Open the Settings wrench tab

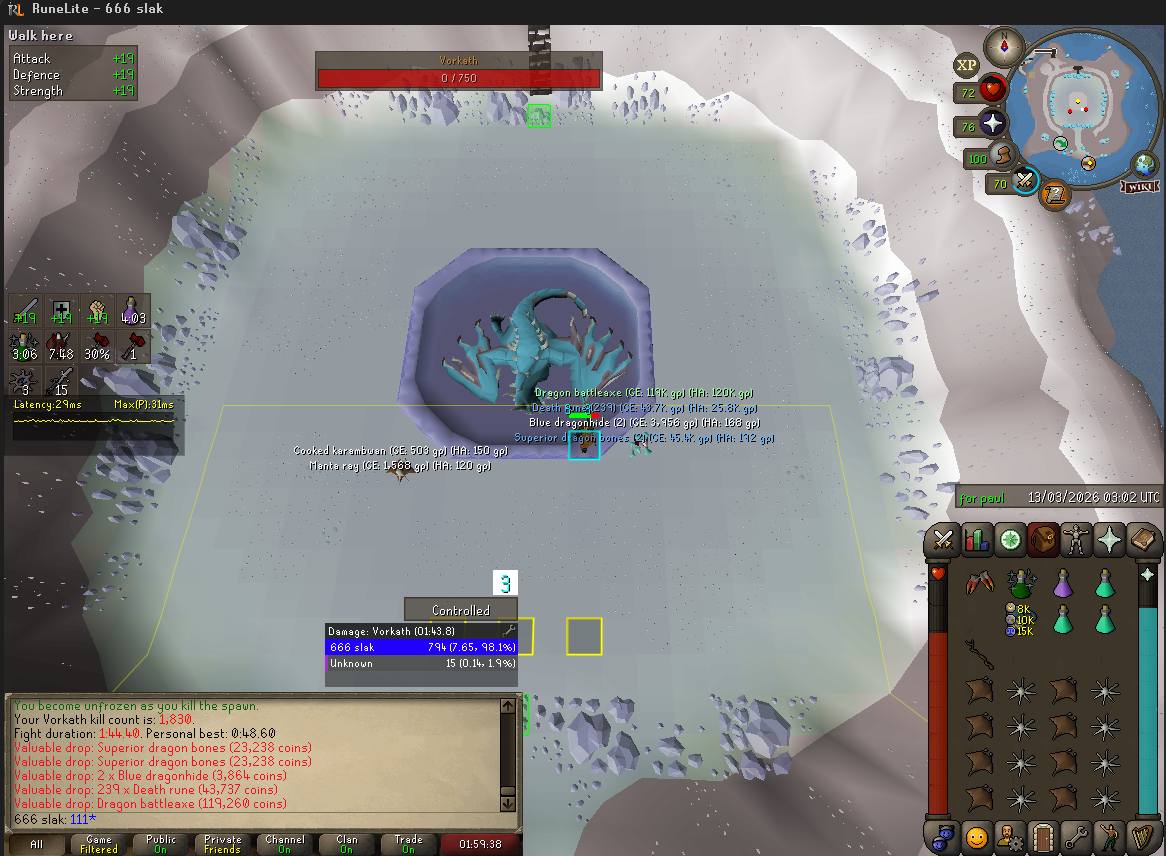pos(1077,835)
